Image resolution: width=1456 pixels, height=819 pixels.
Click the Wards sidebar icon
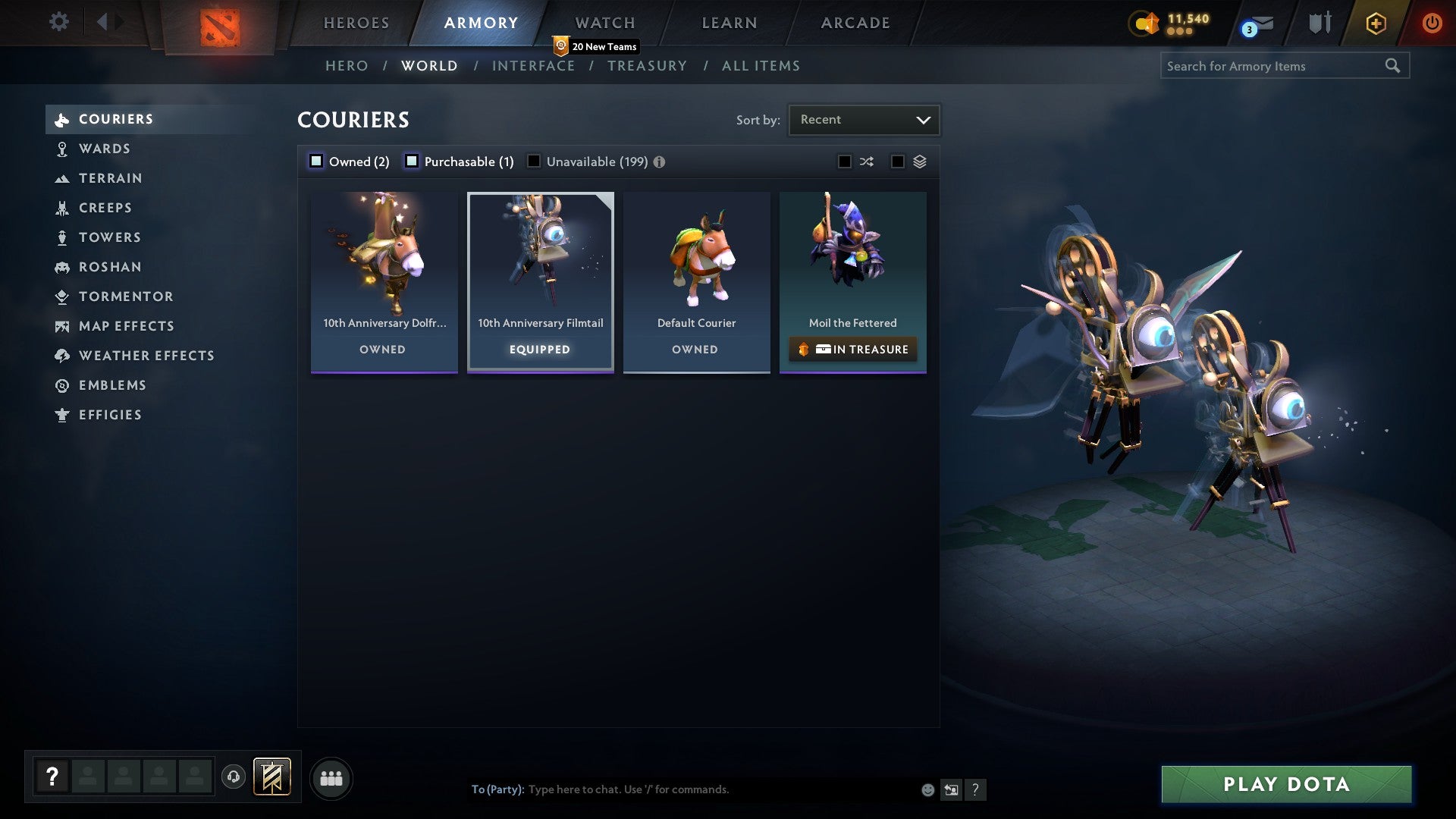(61, 149)
